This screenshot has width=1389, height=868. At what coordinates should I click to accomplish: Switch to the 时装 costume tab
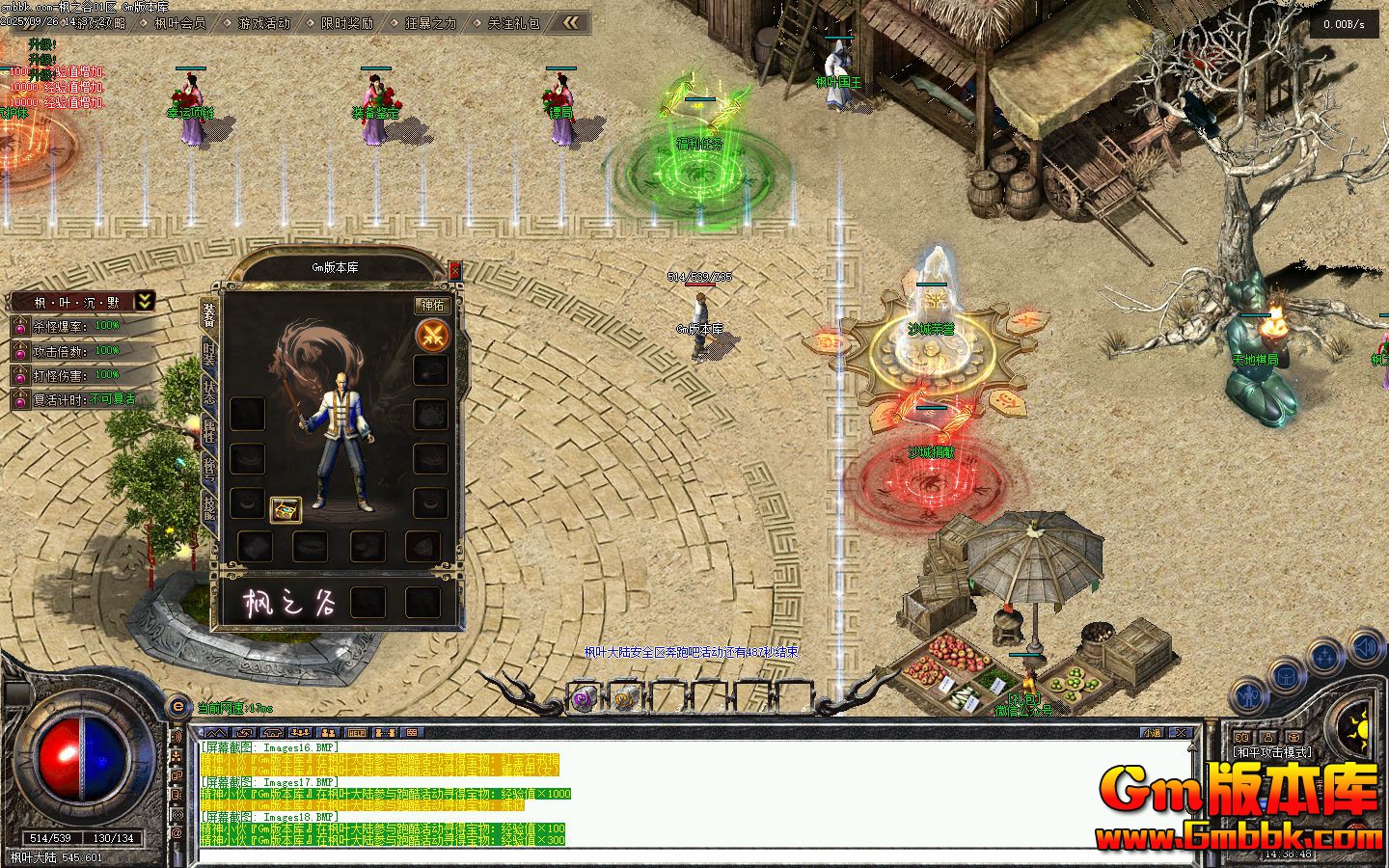[x=209, y=355]
